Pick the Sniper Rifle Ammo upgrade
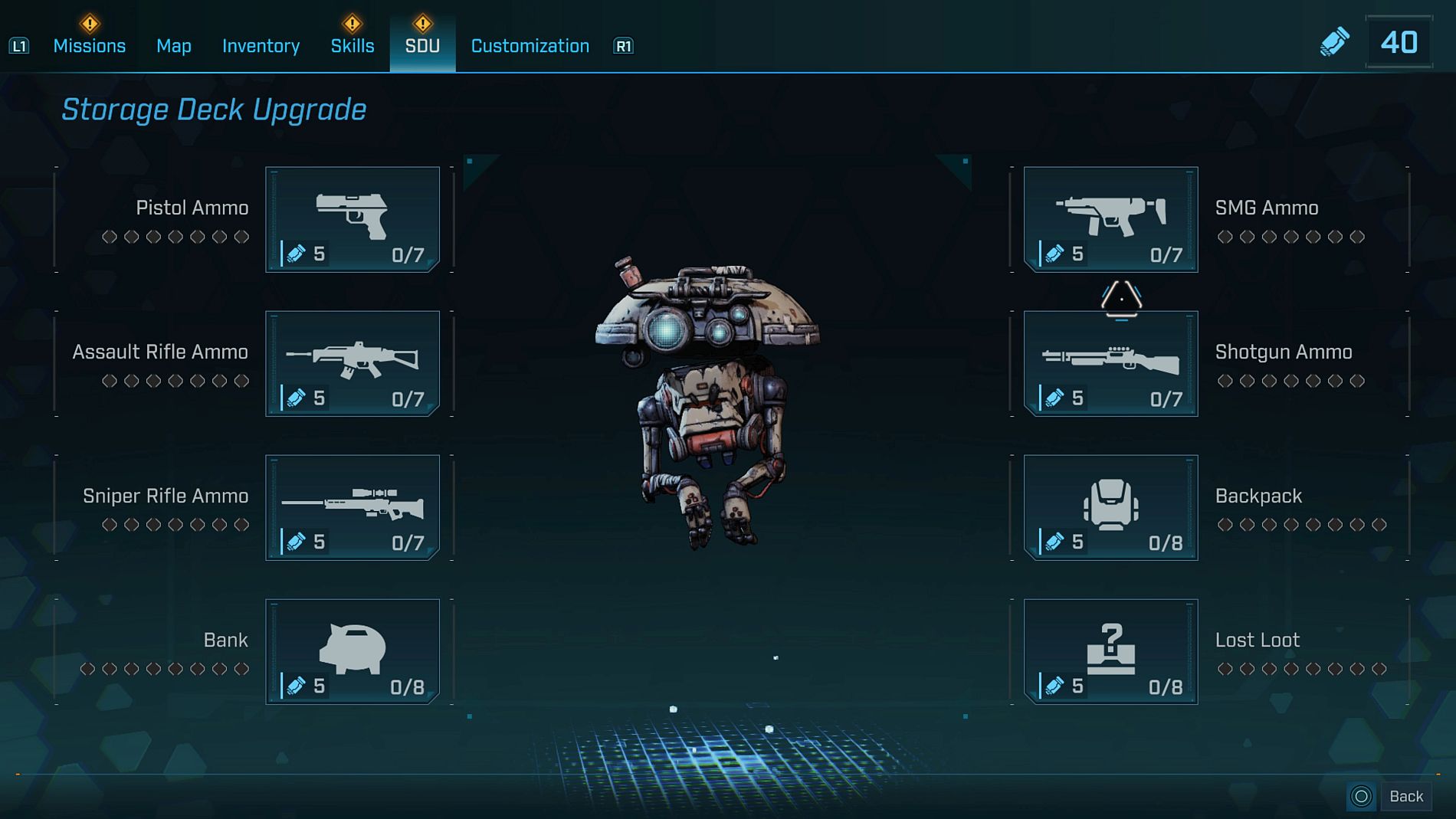 pos(353,507)
